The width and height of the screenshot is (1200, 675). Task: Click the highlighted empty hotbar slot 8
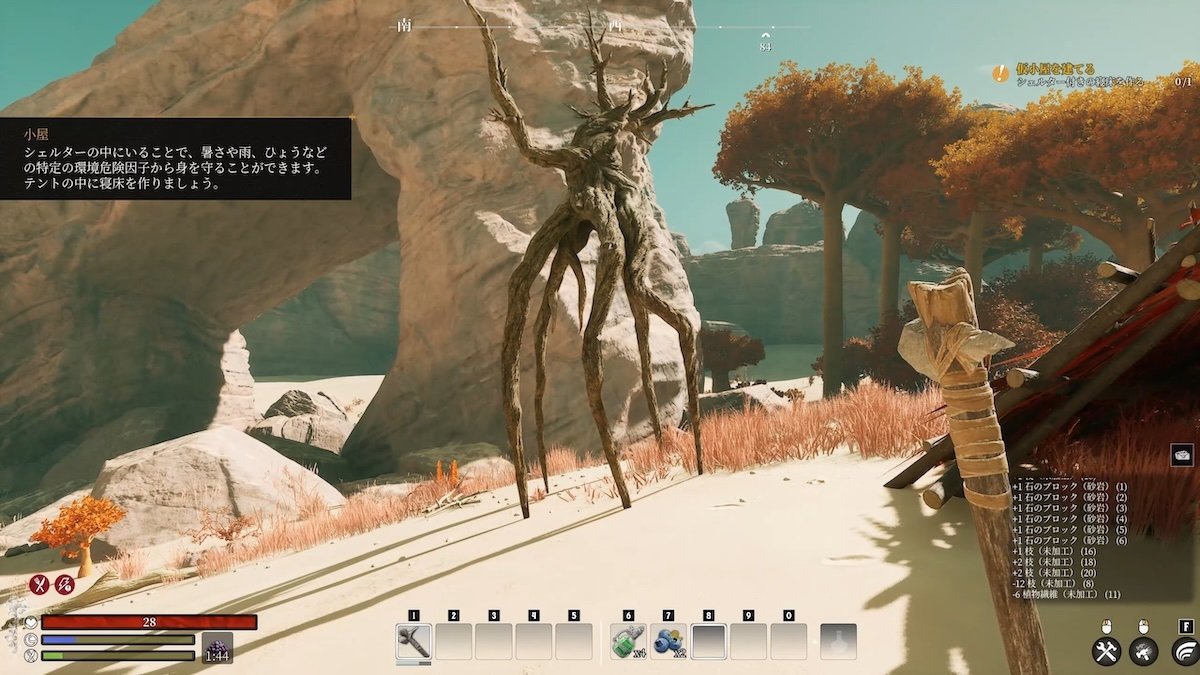708,642
